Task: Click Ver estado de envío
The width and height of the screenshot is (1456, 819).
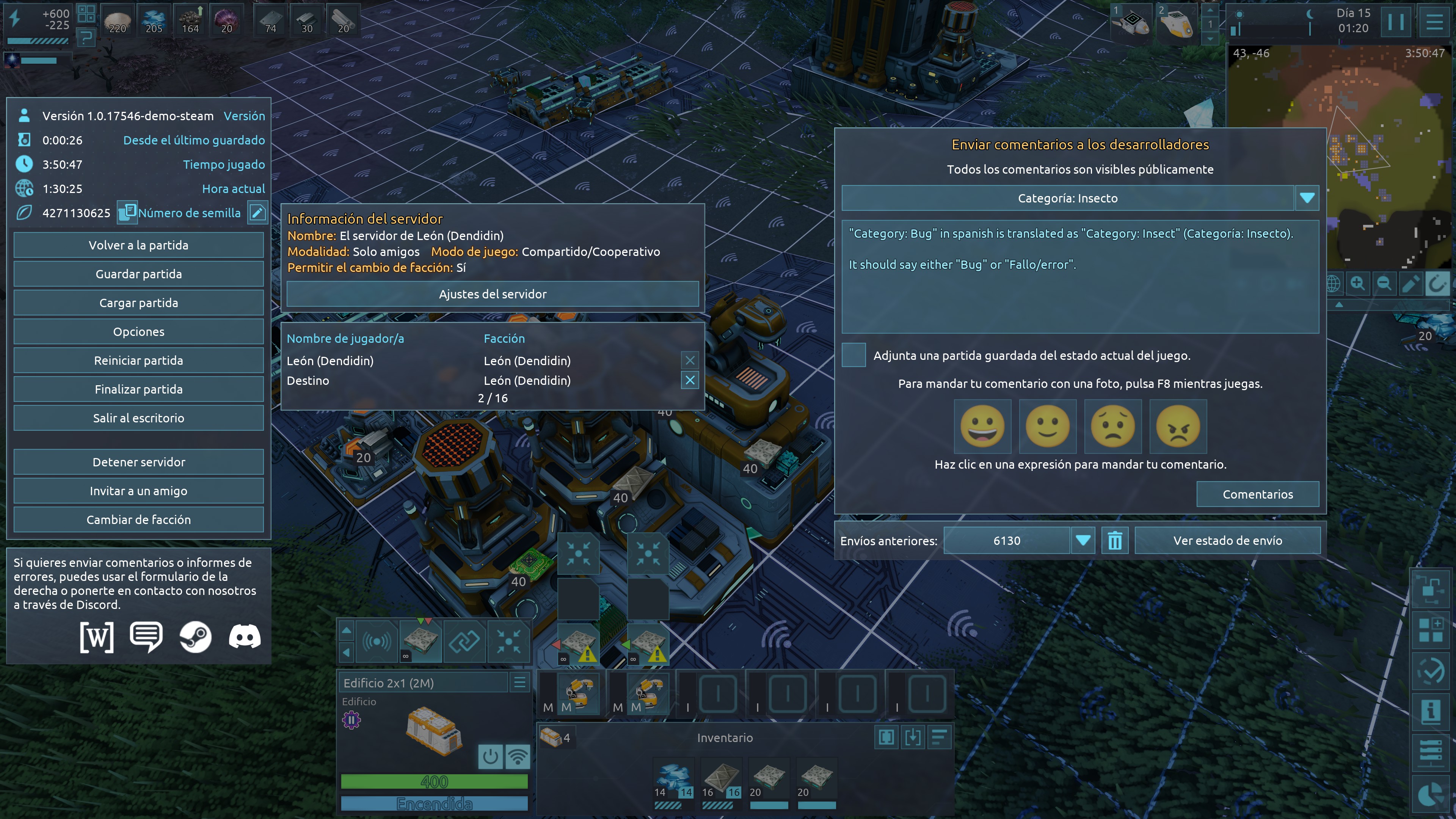Action: pos(1227,541)
